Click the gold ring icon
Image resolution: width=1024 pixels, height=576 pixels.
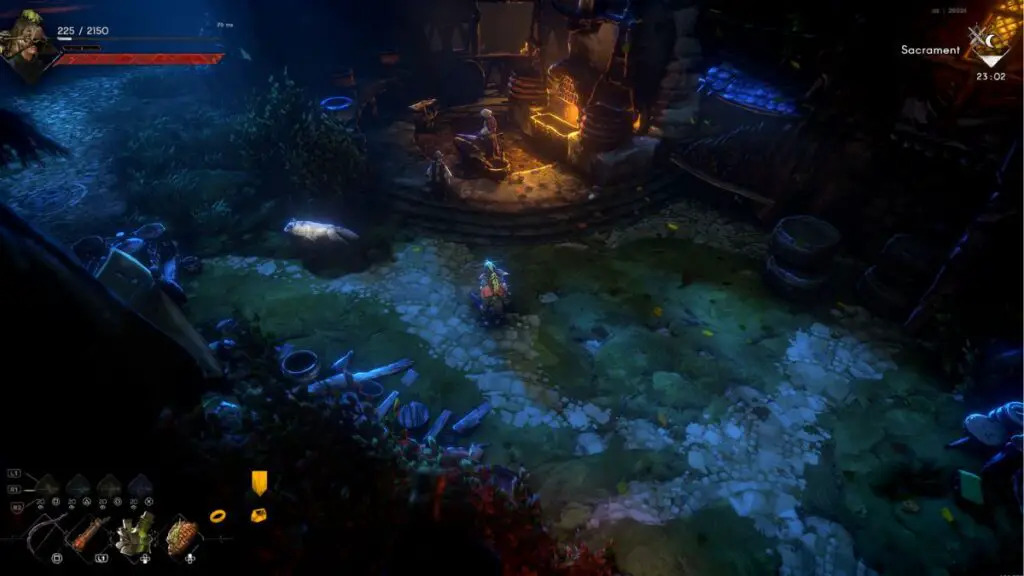point(217,516)
